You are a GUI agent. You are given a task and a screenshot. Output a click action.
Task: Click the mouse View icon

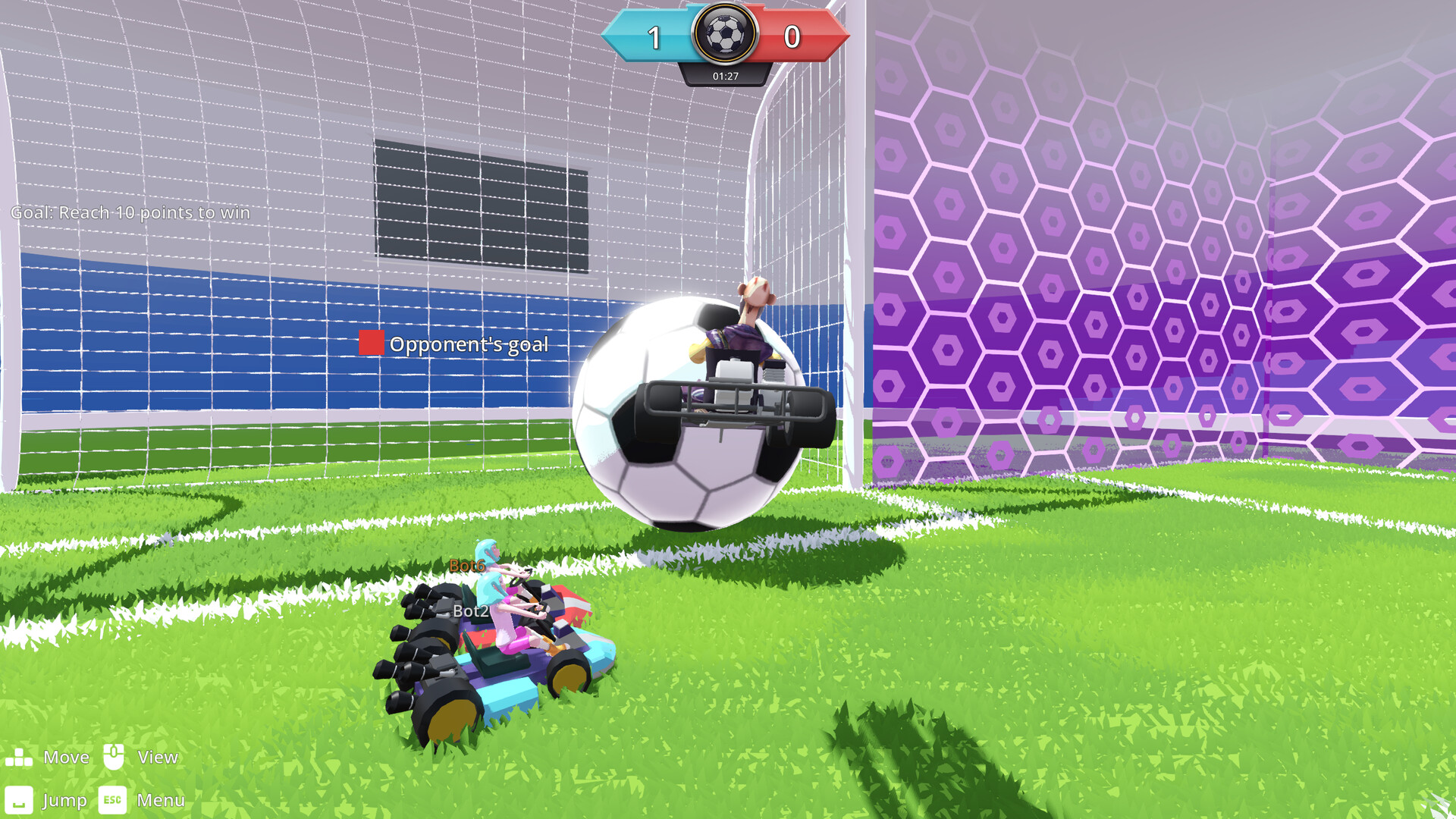tap(113, 756)
